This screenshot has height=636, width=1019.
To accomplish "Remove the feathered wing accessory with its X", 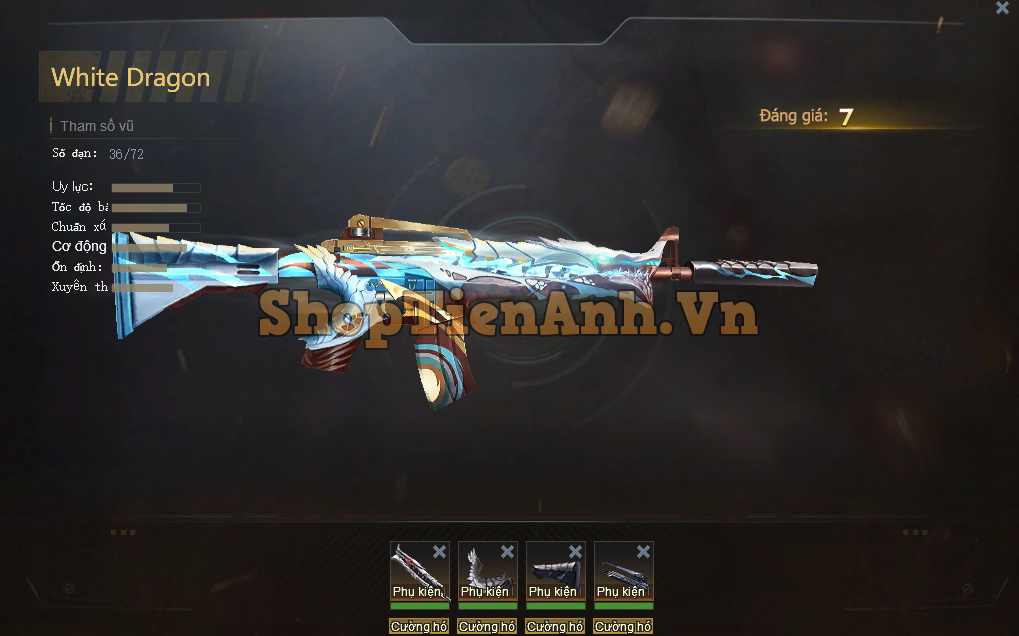I will (507, 552).
